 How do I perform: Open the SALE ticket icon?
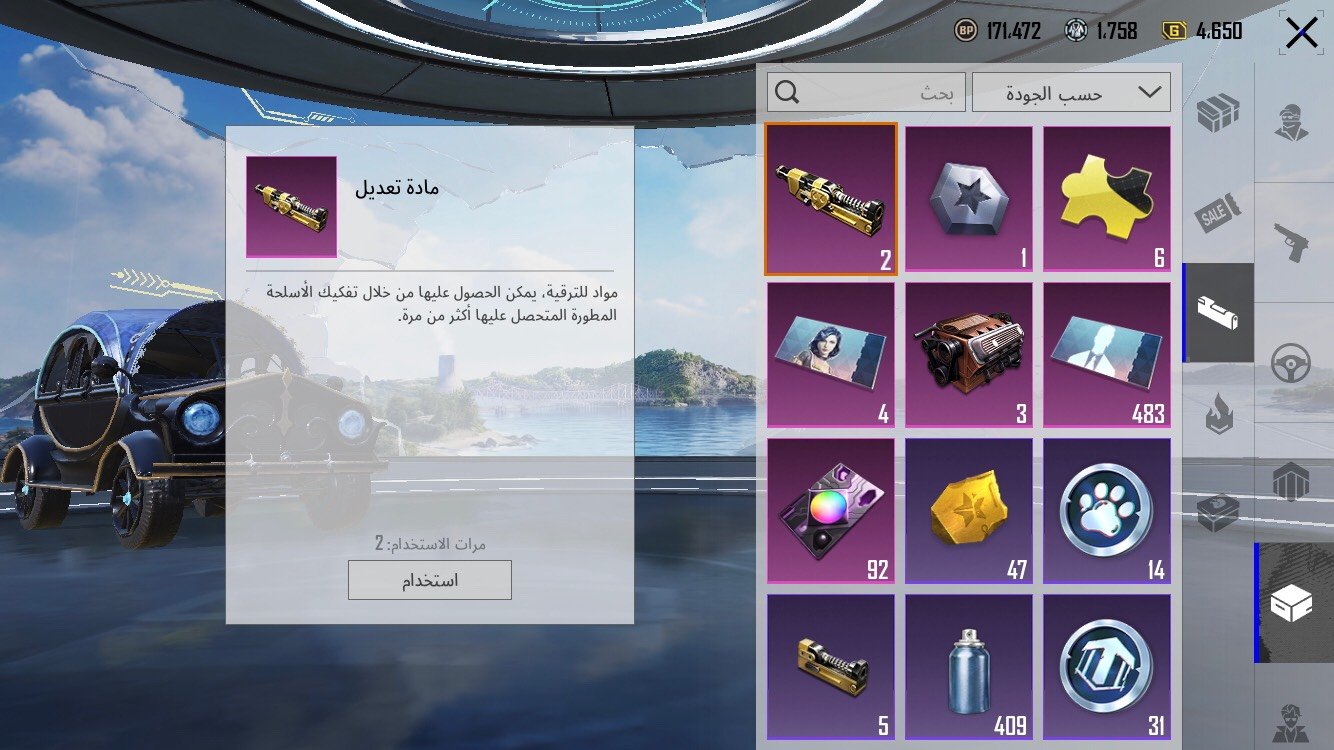click(1216, 213)
